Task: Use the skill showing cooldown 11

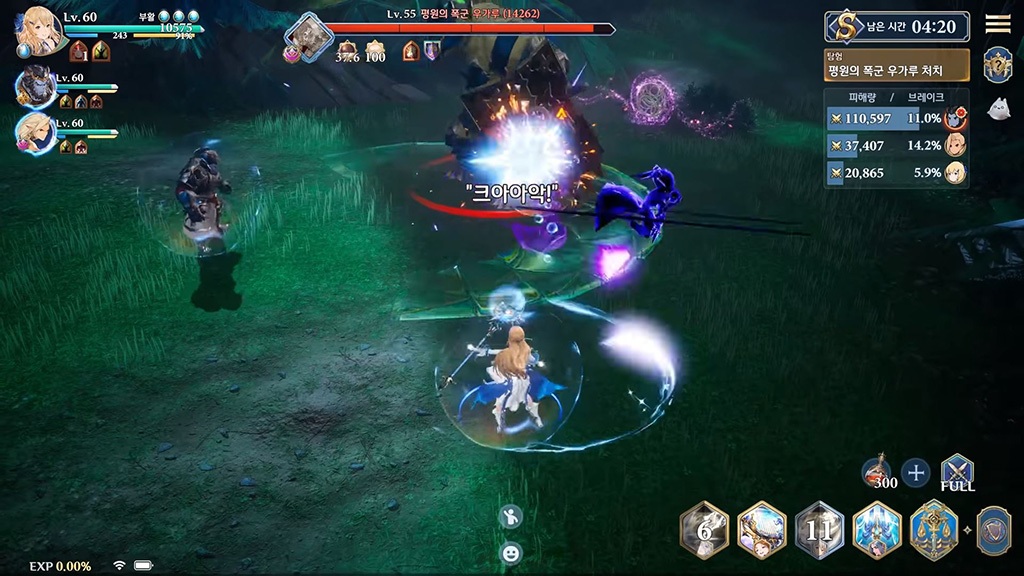Action: [x=819, y=530]
